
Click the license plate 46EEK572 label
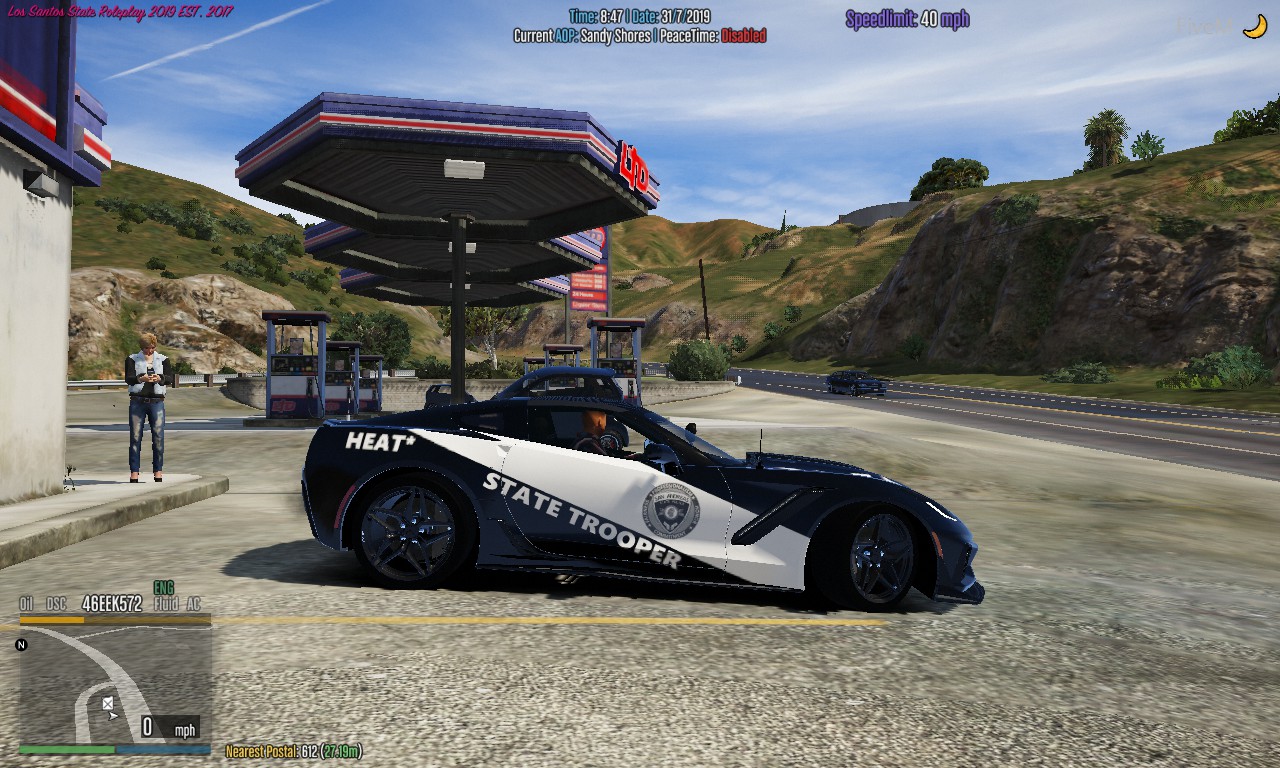click(x=113, y=603)
